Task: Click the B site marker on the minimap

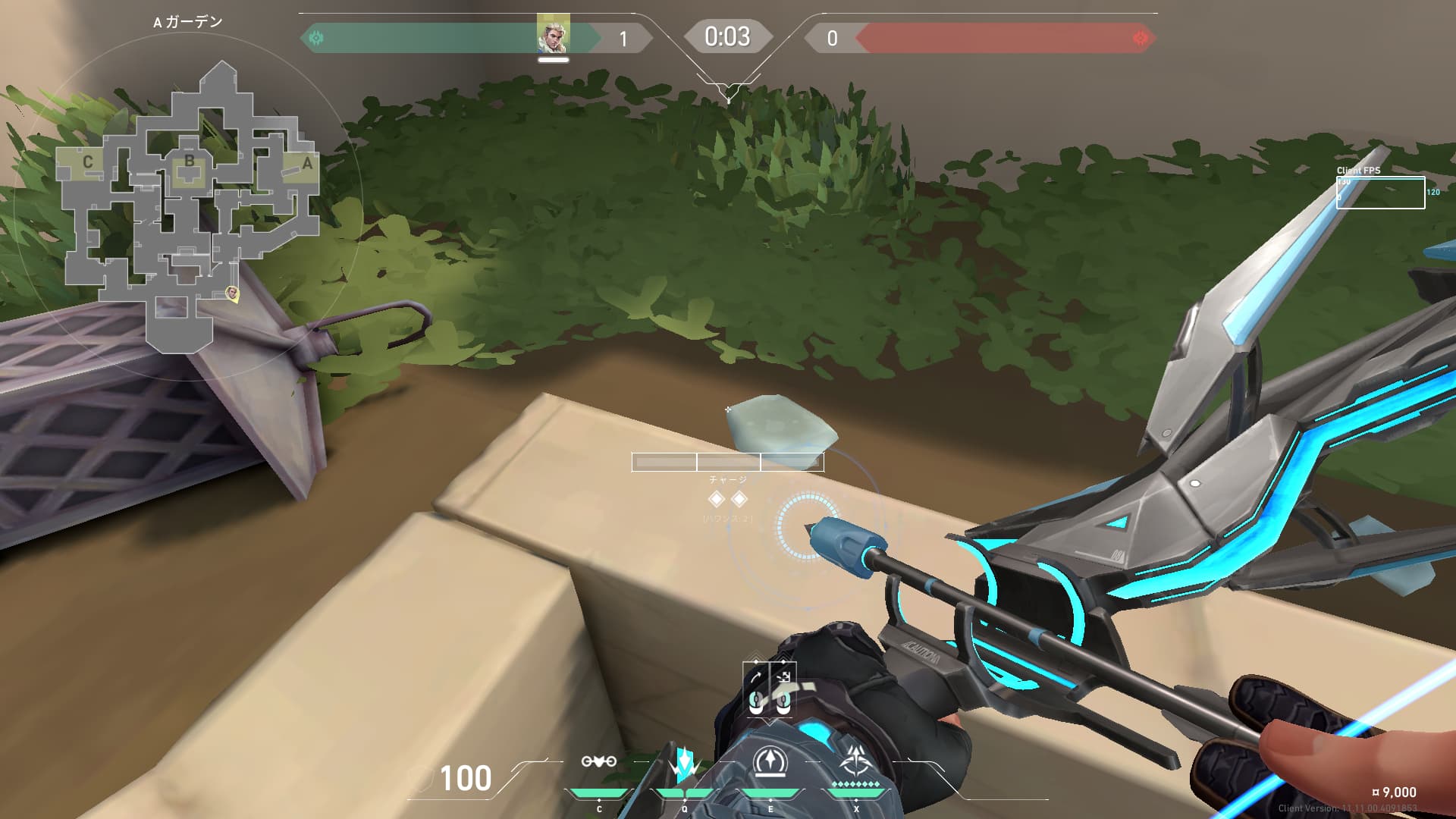Action: point(189,161)
